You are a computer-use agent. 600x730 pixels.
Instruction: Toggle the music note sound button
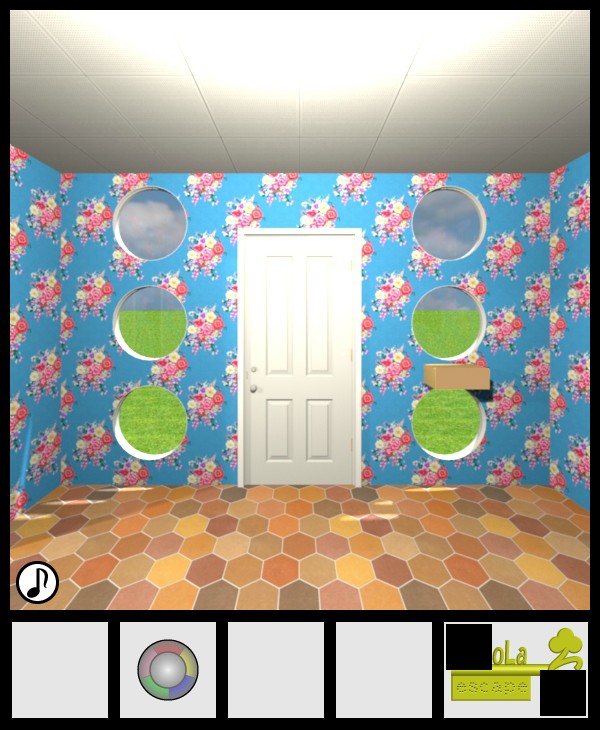pyautogui.click(x=37, y=581)
